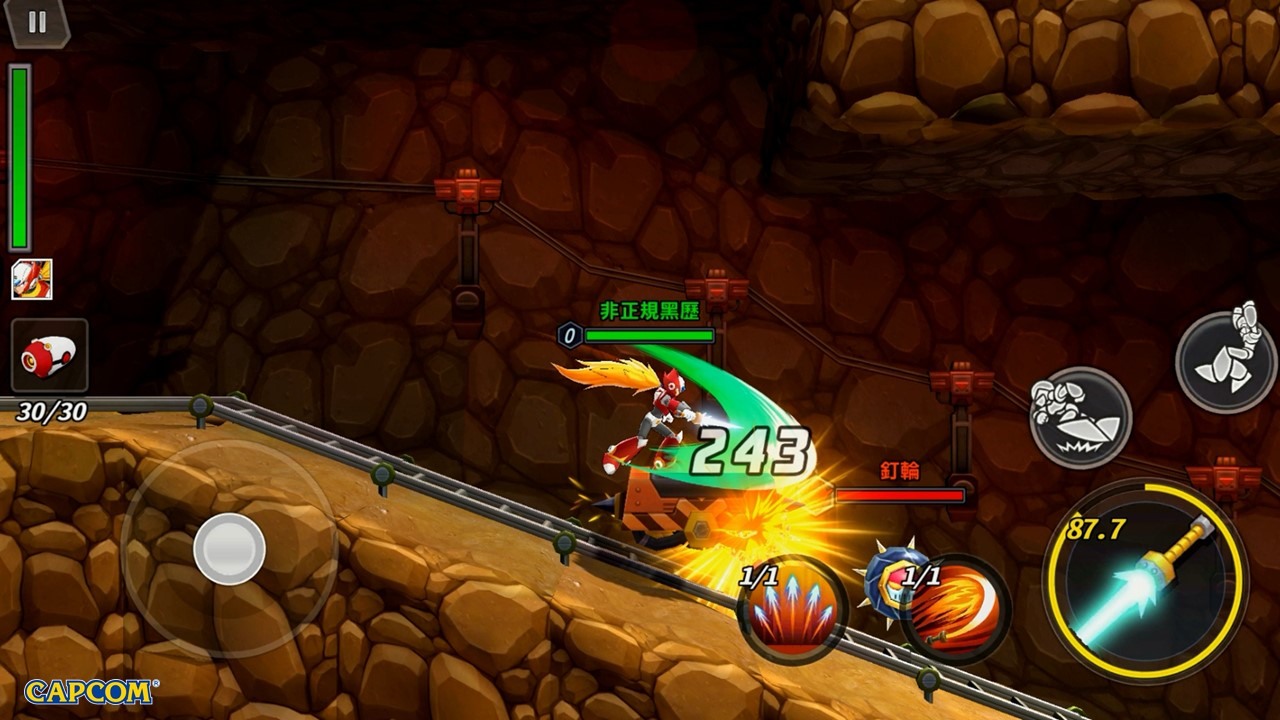Tap the jump action button

[x=1226, y=360]
